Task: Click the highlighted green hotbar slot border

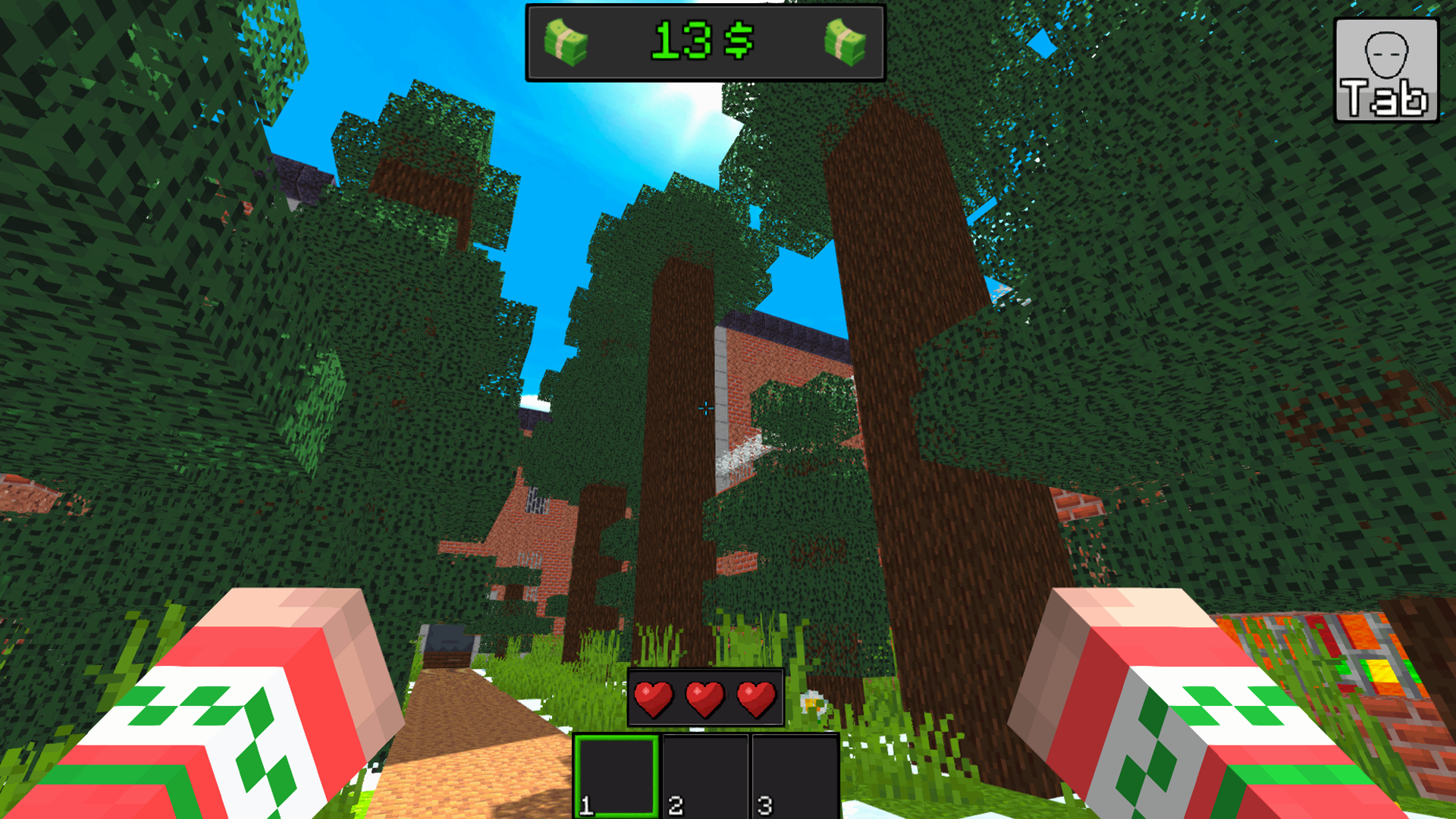Action: coord(616,736)
